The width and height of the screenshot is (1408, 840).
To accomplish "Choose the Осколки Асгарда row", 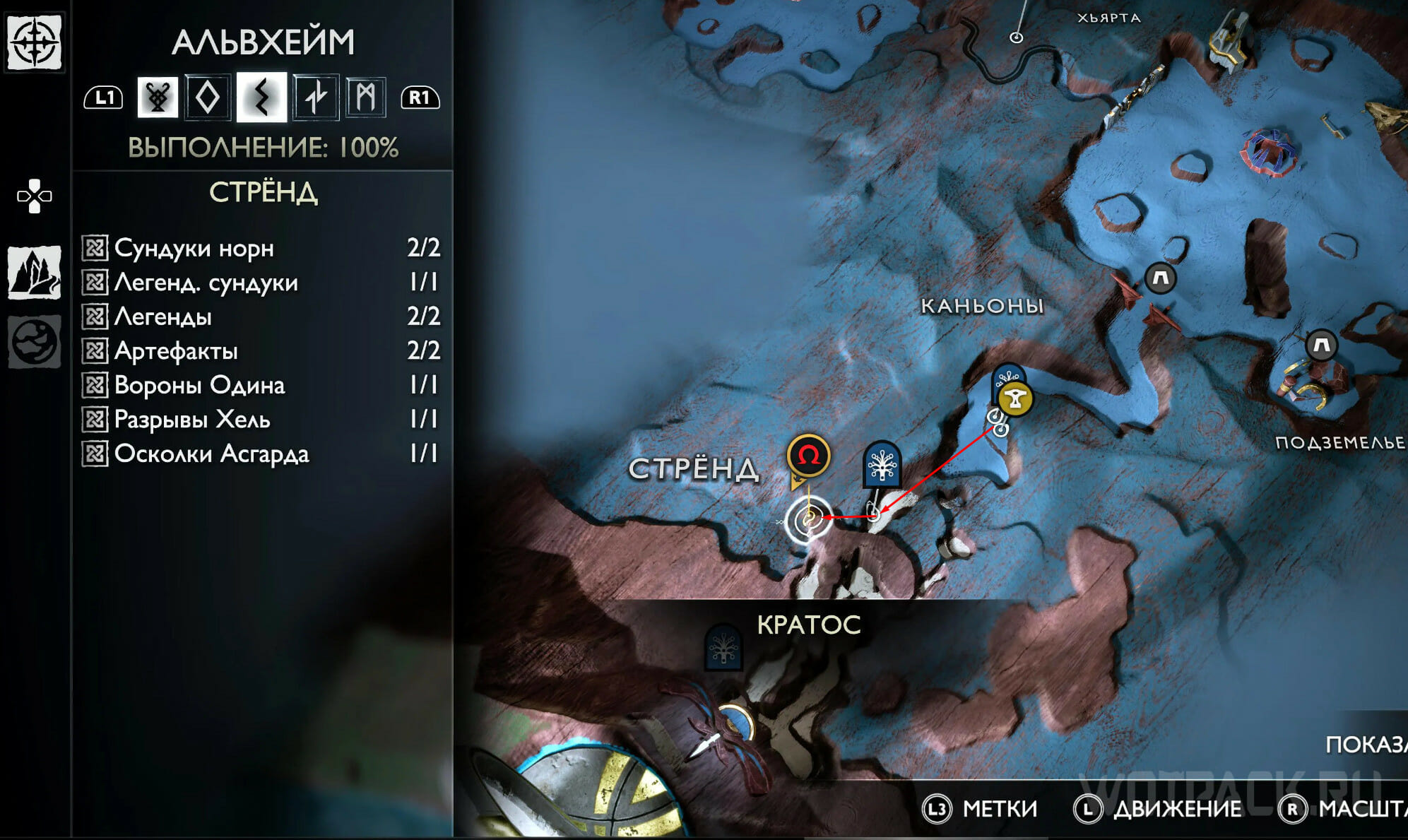I will (x=261, y=454).
